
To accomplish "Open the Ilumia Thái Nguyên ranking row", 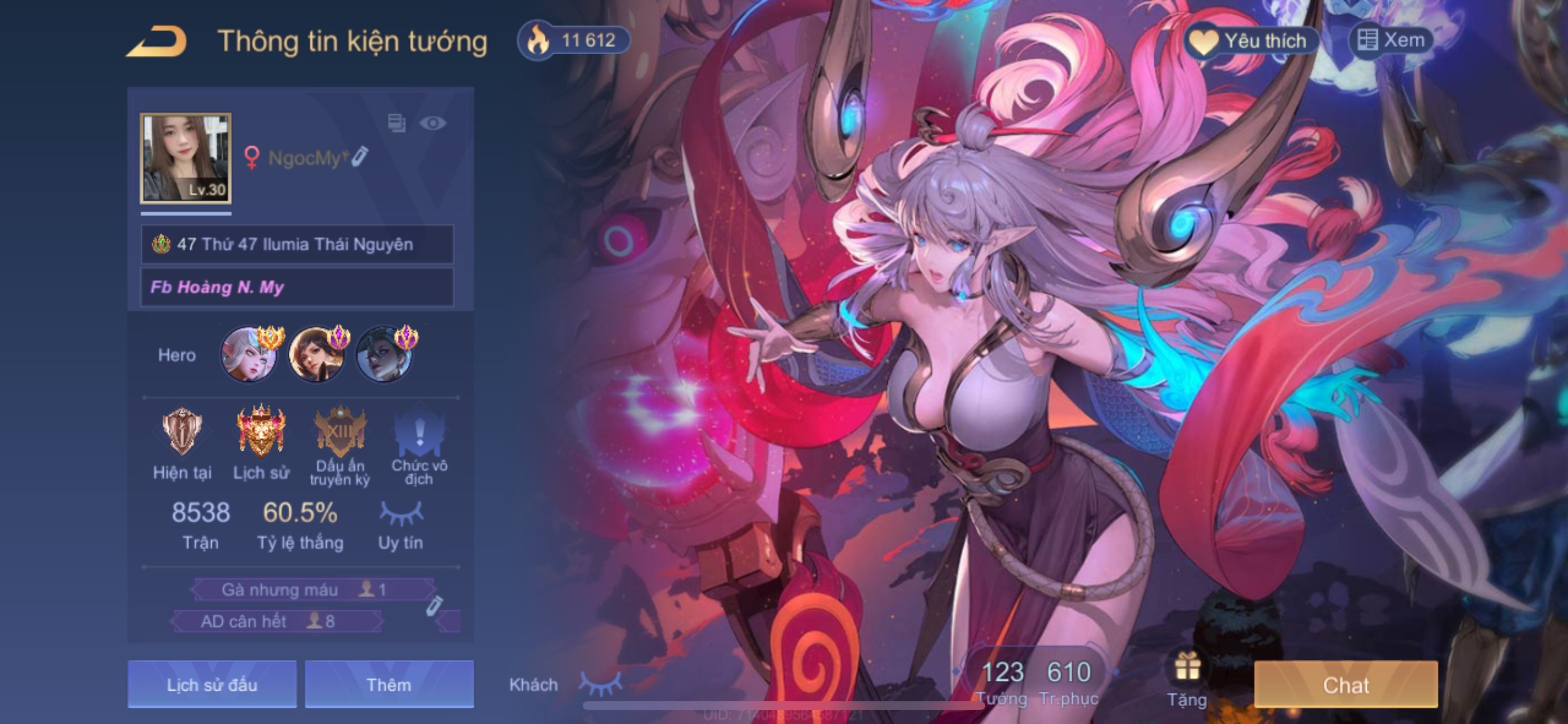I will click(297, 245).
